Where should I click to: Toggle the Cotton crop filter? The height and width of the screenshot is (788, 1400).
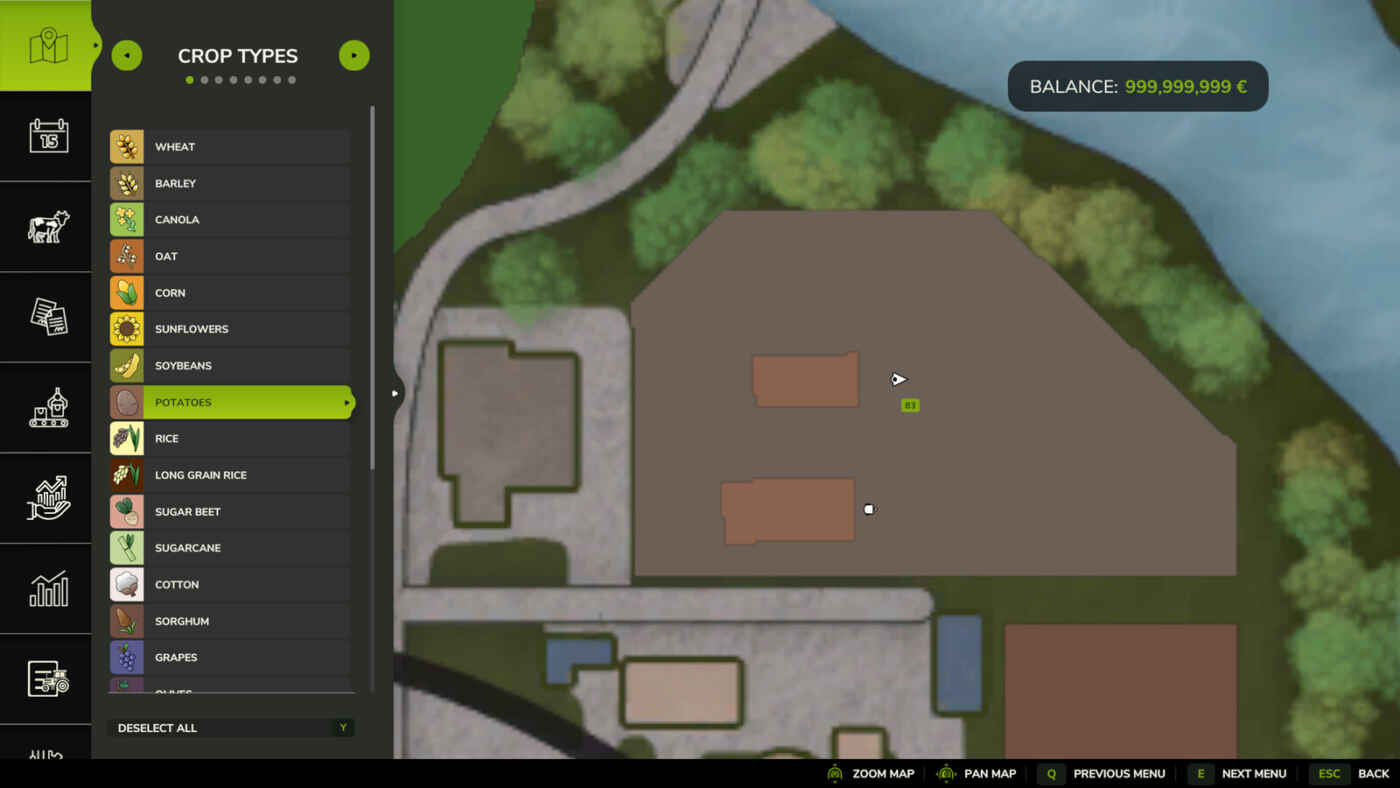(230, 585)
